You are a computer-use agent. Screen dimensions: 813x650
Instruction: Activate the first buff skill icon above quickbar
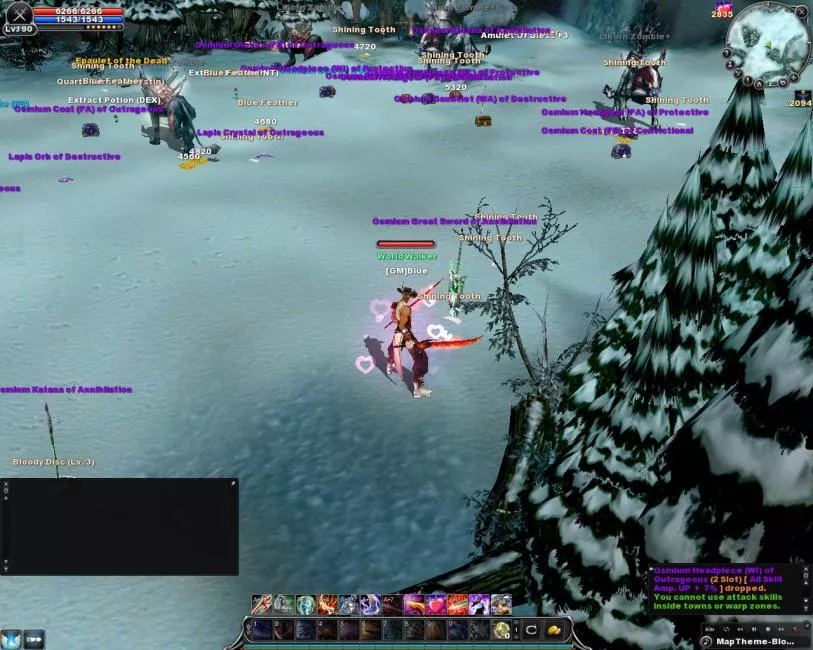pos(262,604)
